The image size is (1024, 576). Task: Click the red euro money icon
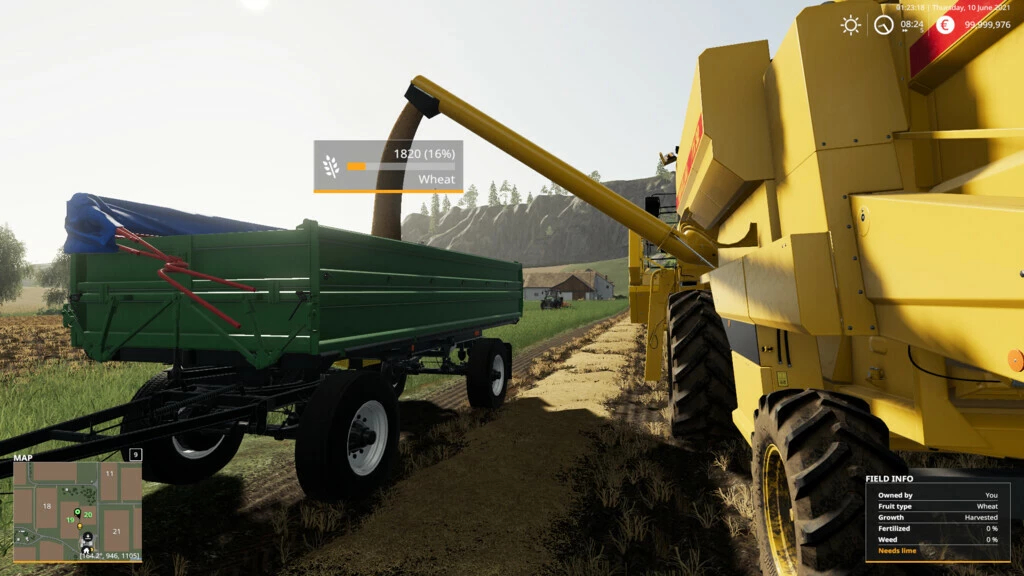[945, 25]
